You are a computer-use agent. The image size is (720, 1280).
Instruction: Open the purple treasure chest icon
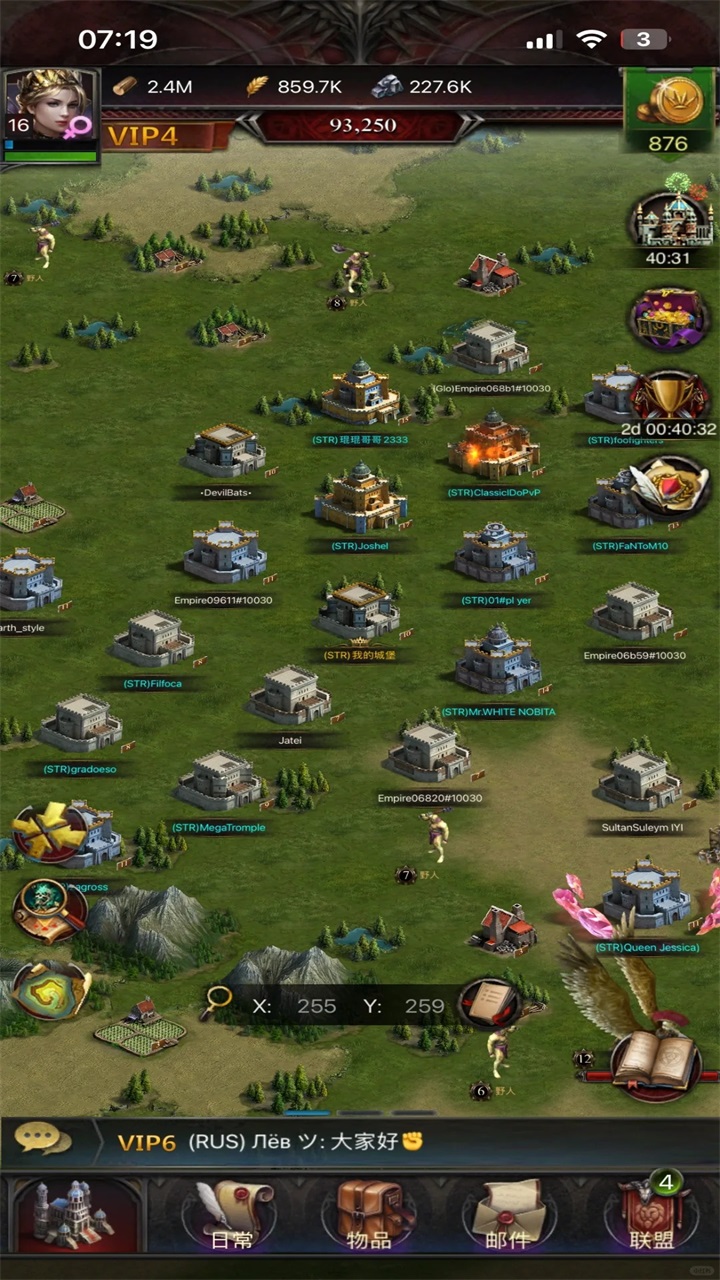669,319
